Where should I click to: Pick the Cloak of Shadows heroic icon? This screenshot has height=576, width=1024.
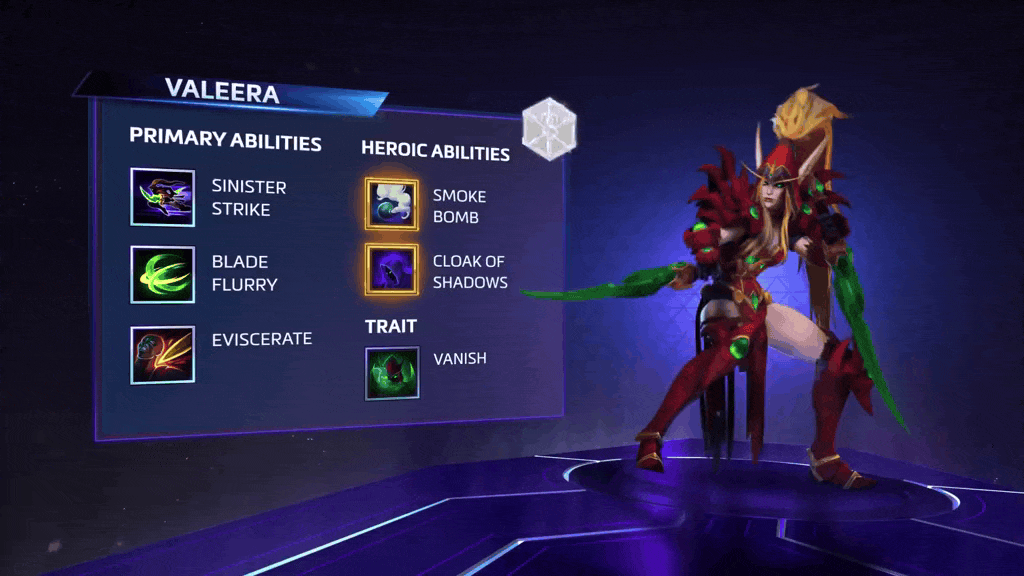pos(391,270)
